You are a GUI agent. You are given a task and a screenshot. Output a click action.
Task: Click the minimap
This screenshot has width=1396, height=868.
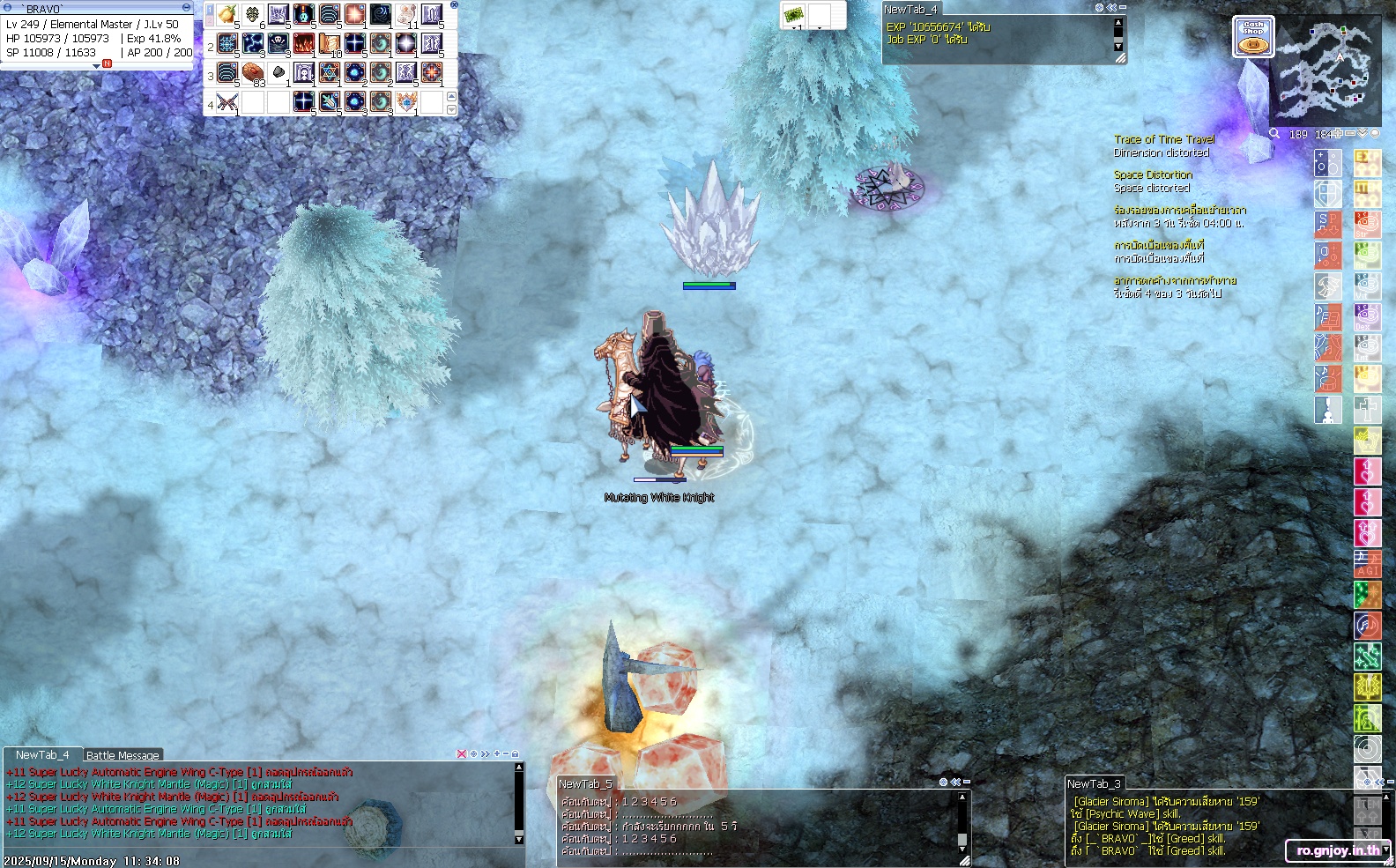coord(1325,72)
